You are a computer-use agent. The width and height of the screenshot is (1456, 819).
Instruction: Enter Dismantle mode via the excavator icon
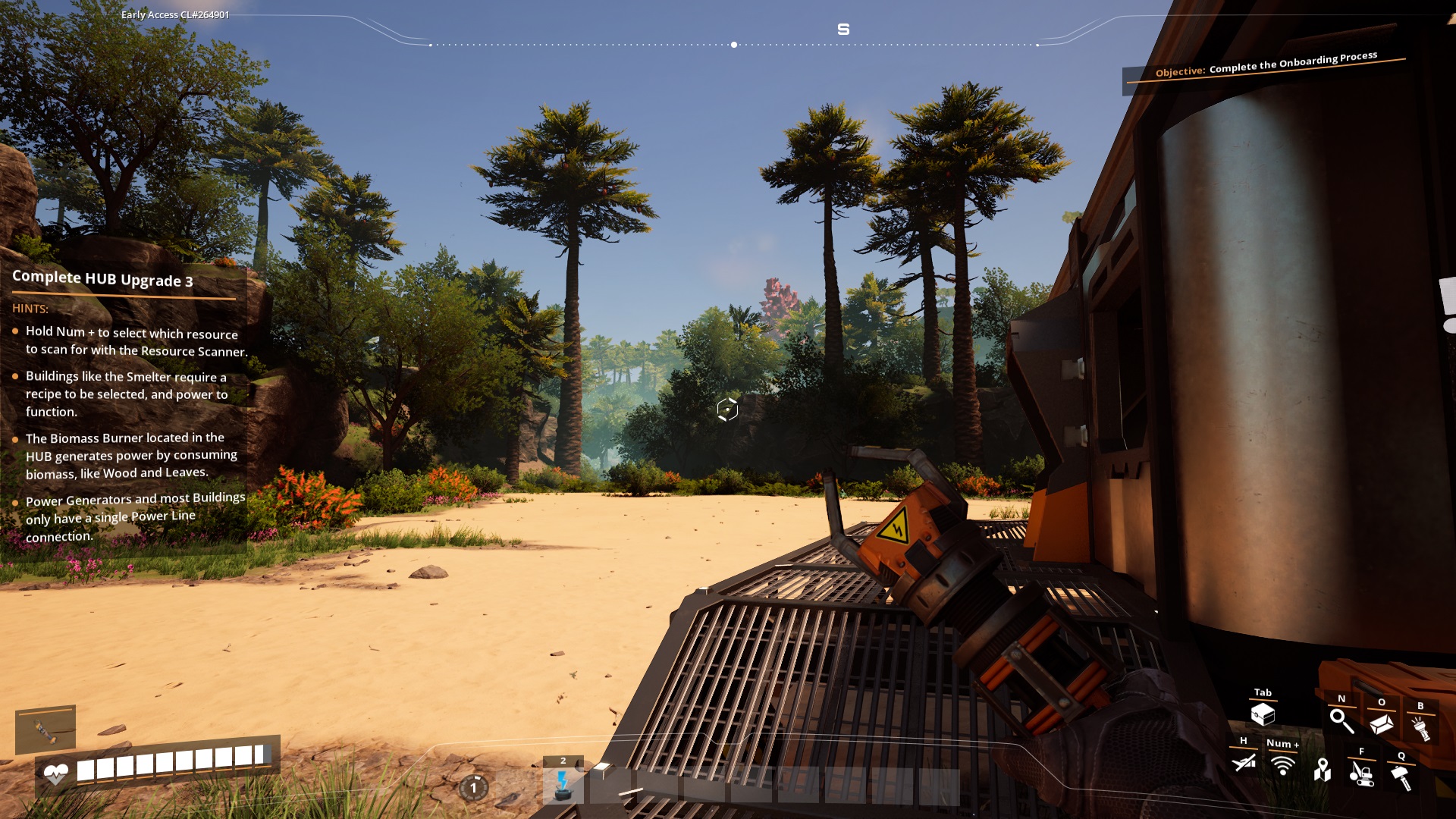point(1362,776)
